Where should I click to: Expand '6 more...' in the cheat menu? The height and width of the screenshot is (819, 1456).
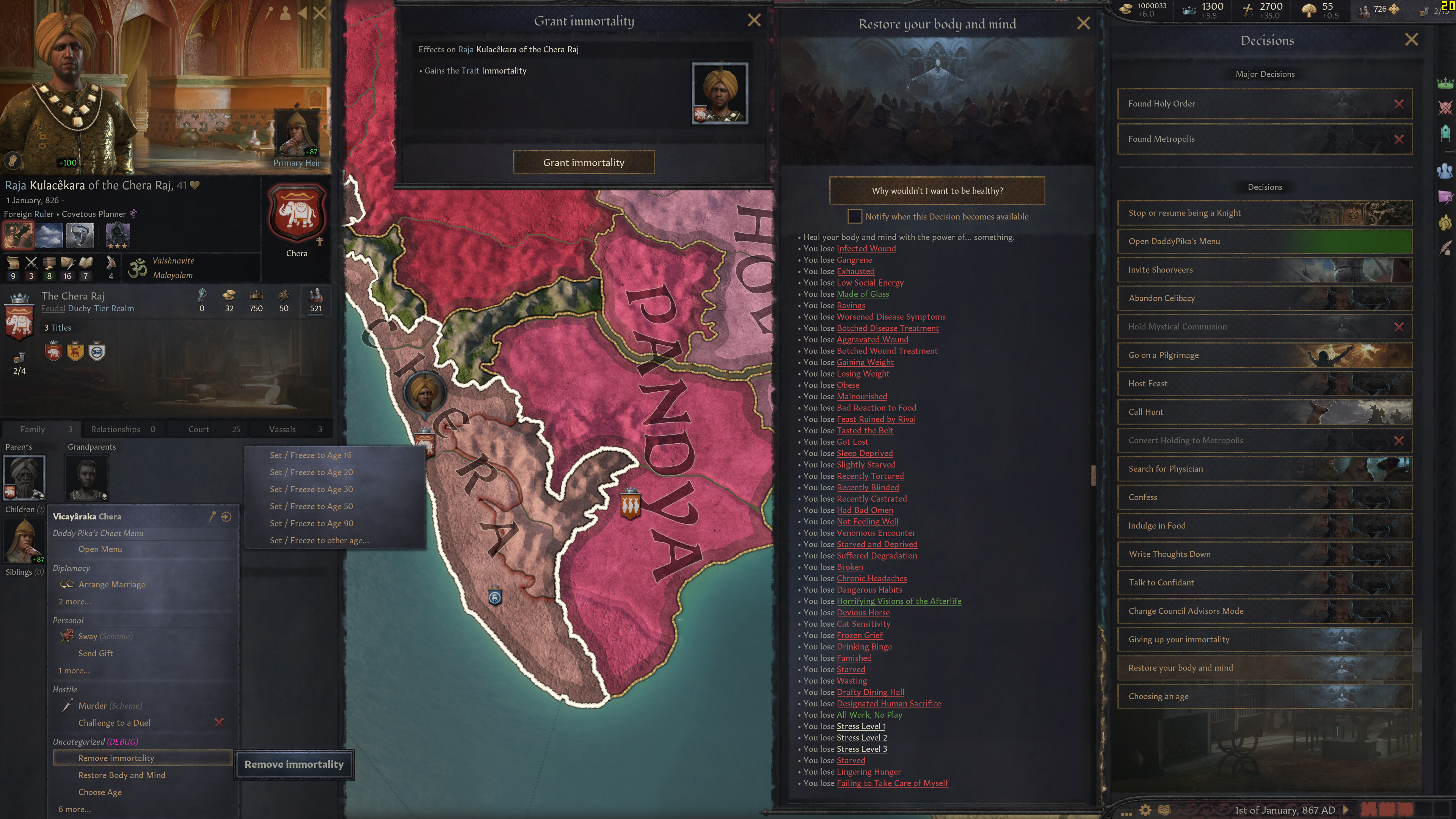tap(74, 810)
